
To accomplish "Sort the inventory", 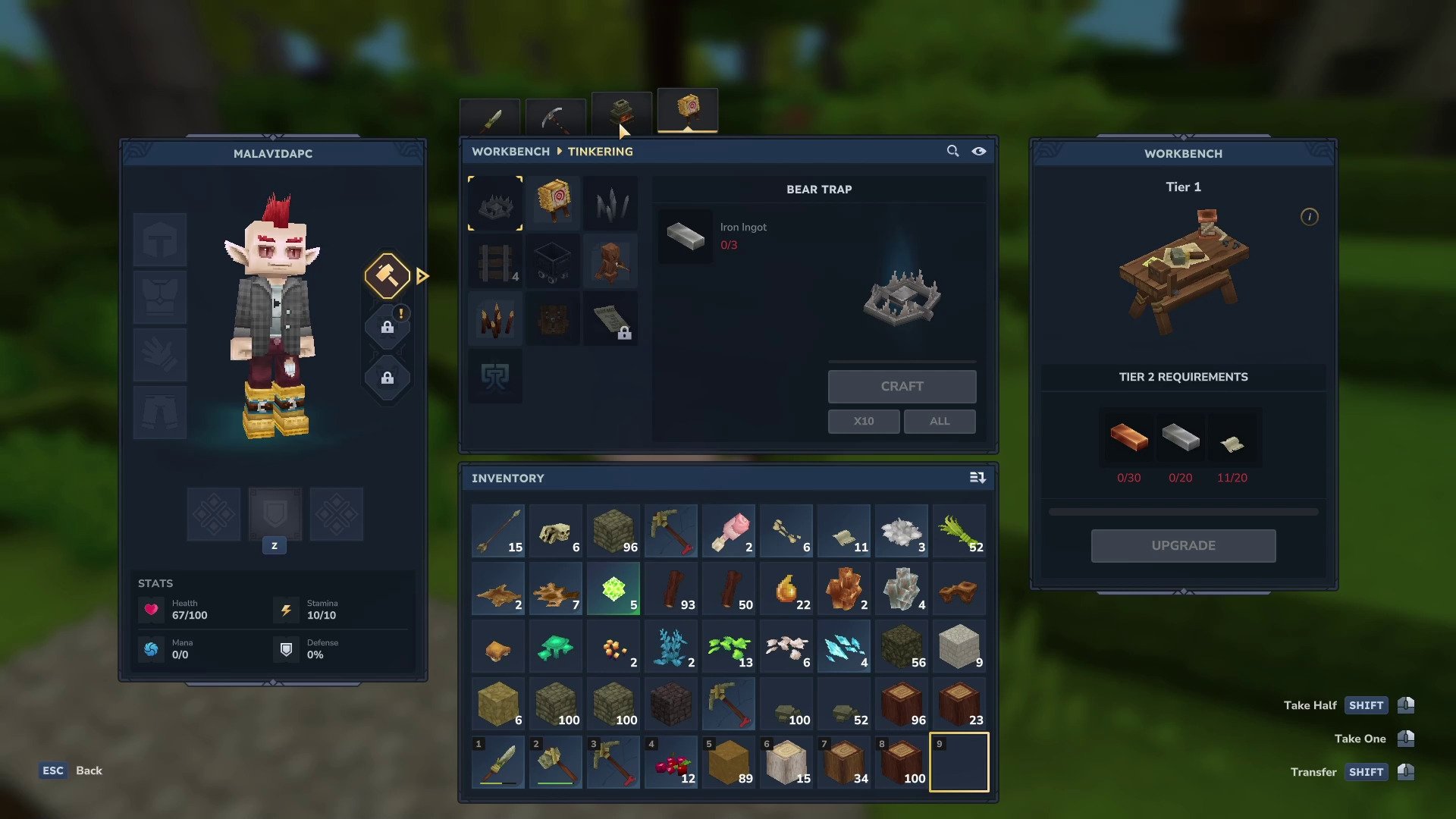I will tap(977, 478).
